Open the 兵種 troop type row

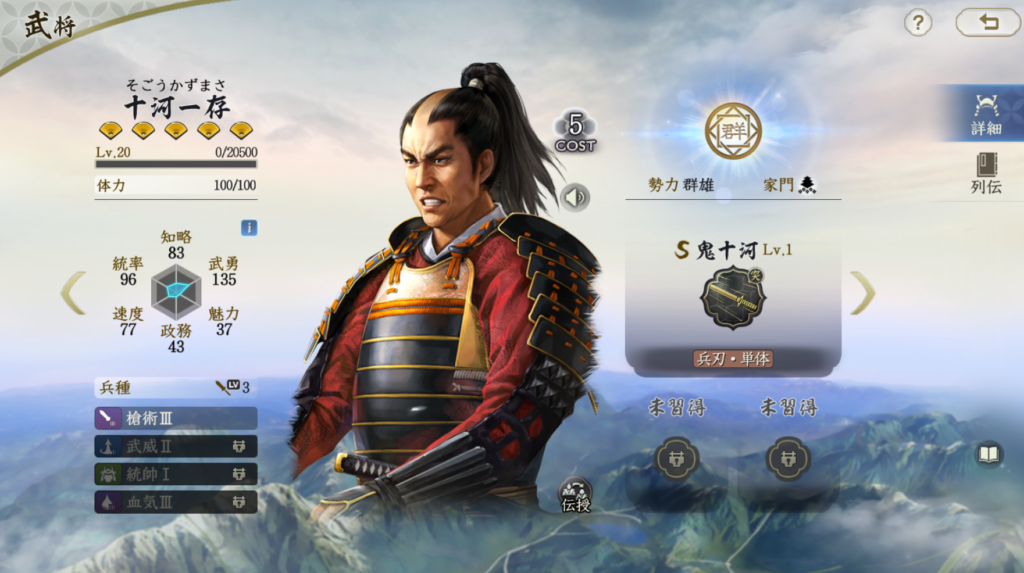coord(176,387)
